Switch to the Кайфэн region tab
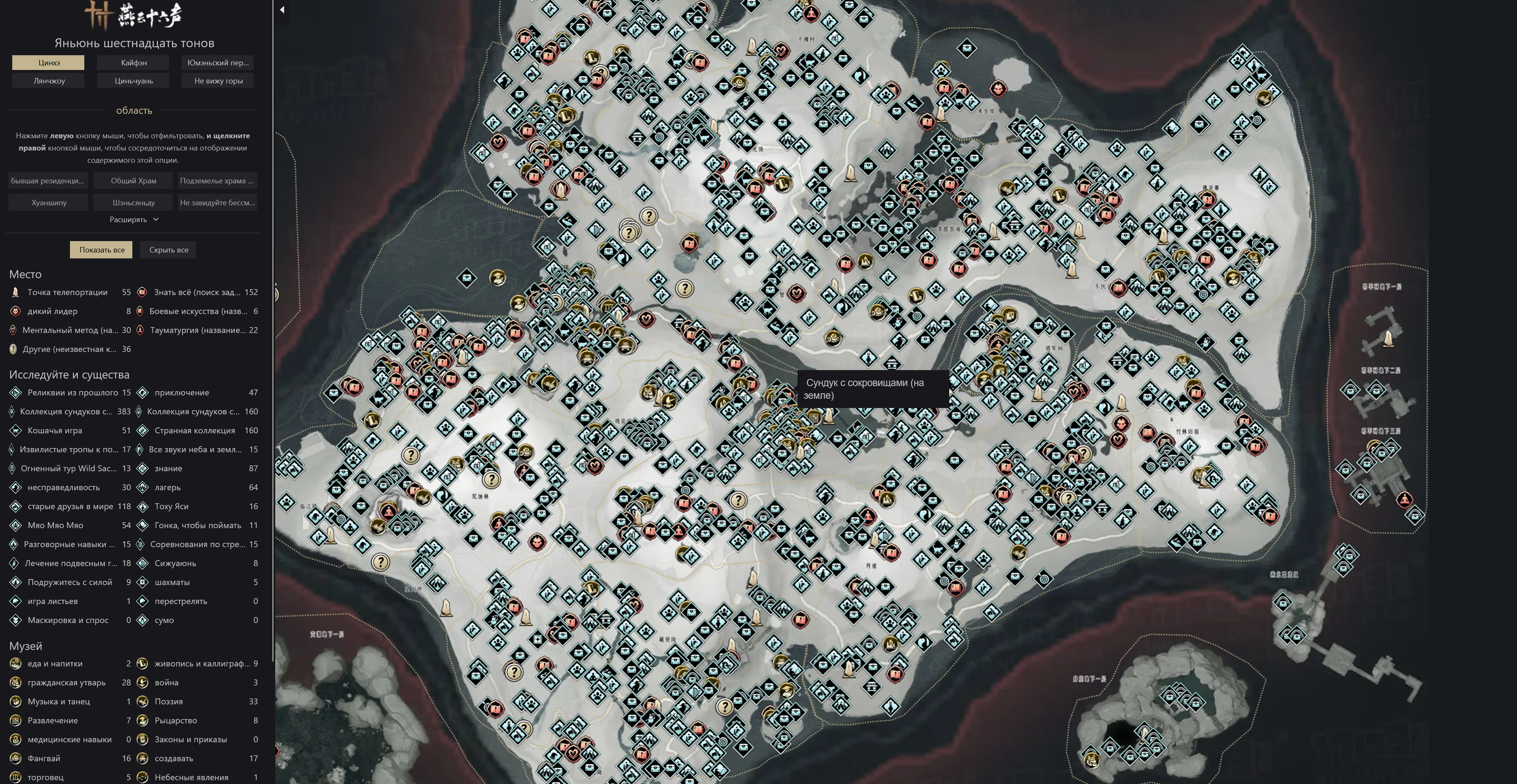Viewport: 1517px width, 784px height. click(134, 62)
